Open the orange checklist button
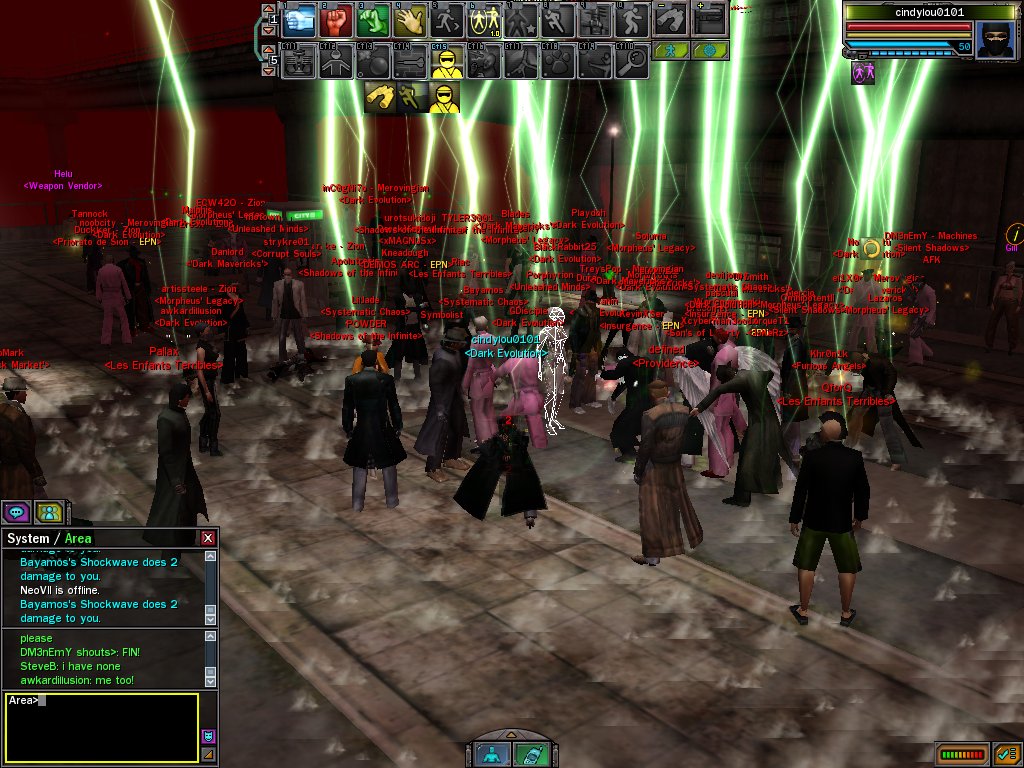The image size is (1024, 768). point(1006,754)
